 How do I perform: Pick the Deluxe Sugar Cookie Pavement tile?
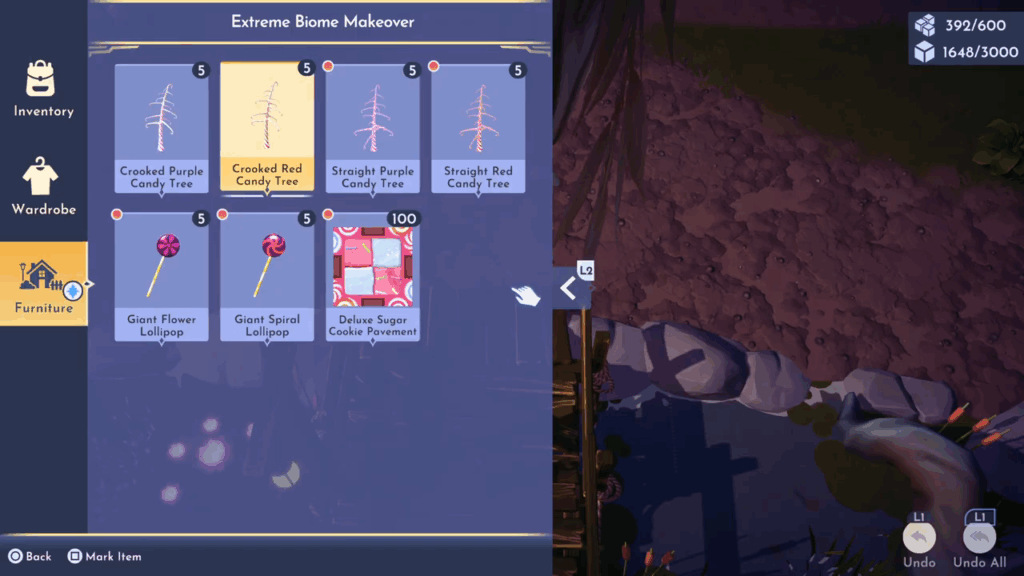click(373, 277)
